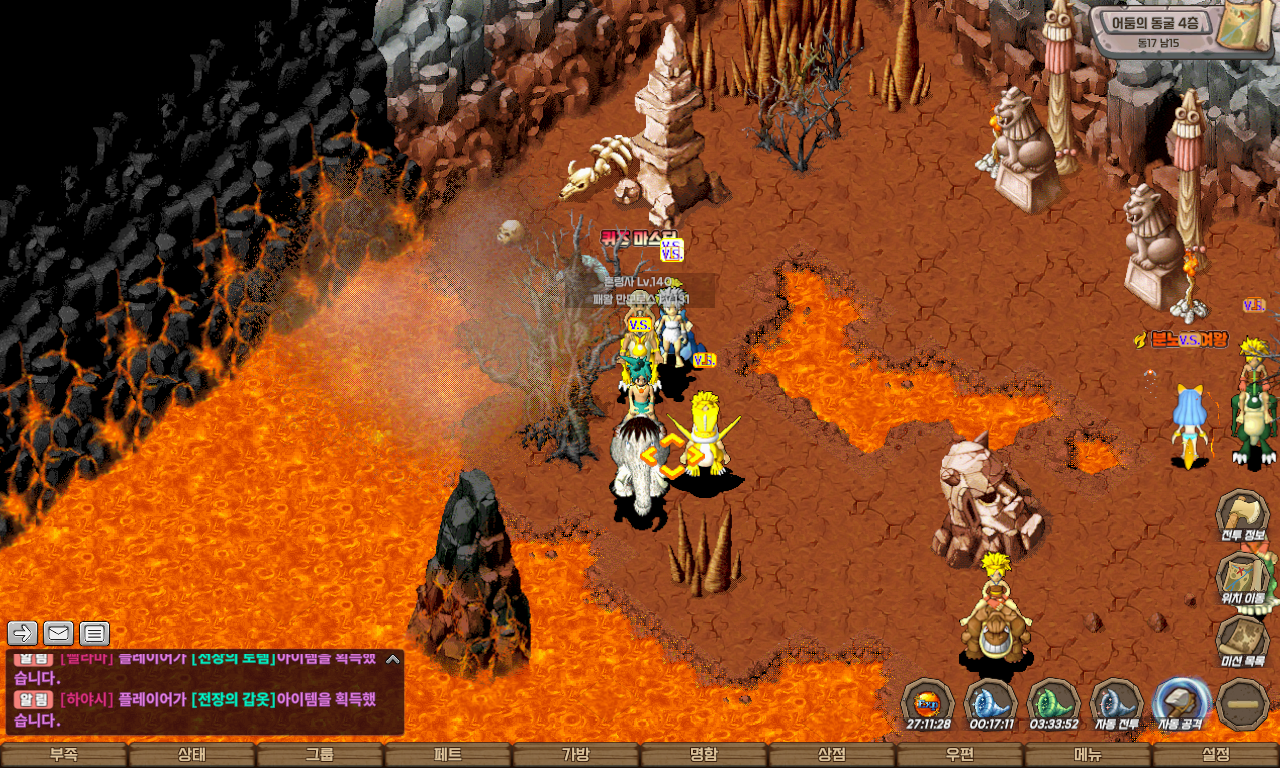Screen dimensions: 1280x768
Task: Open the 가방 bag inventory
Action: 575,755
